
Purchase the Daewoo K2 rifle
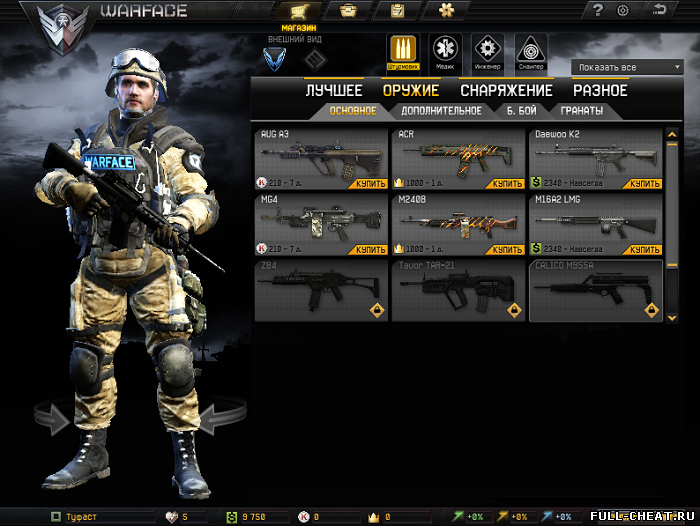(x=645, y=184)
